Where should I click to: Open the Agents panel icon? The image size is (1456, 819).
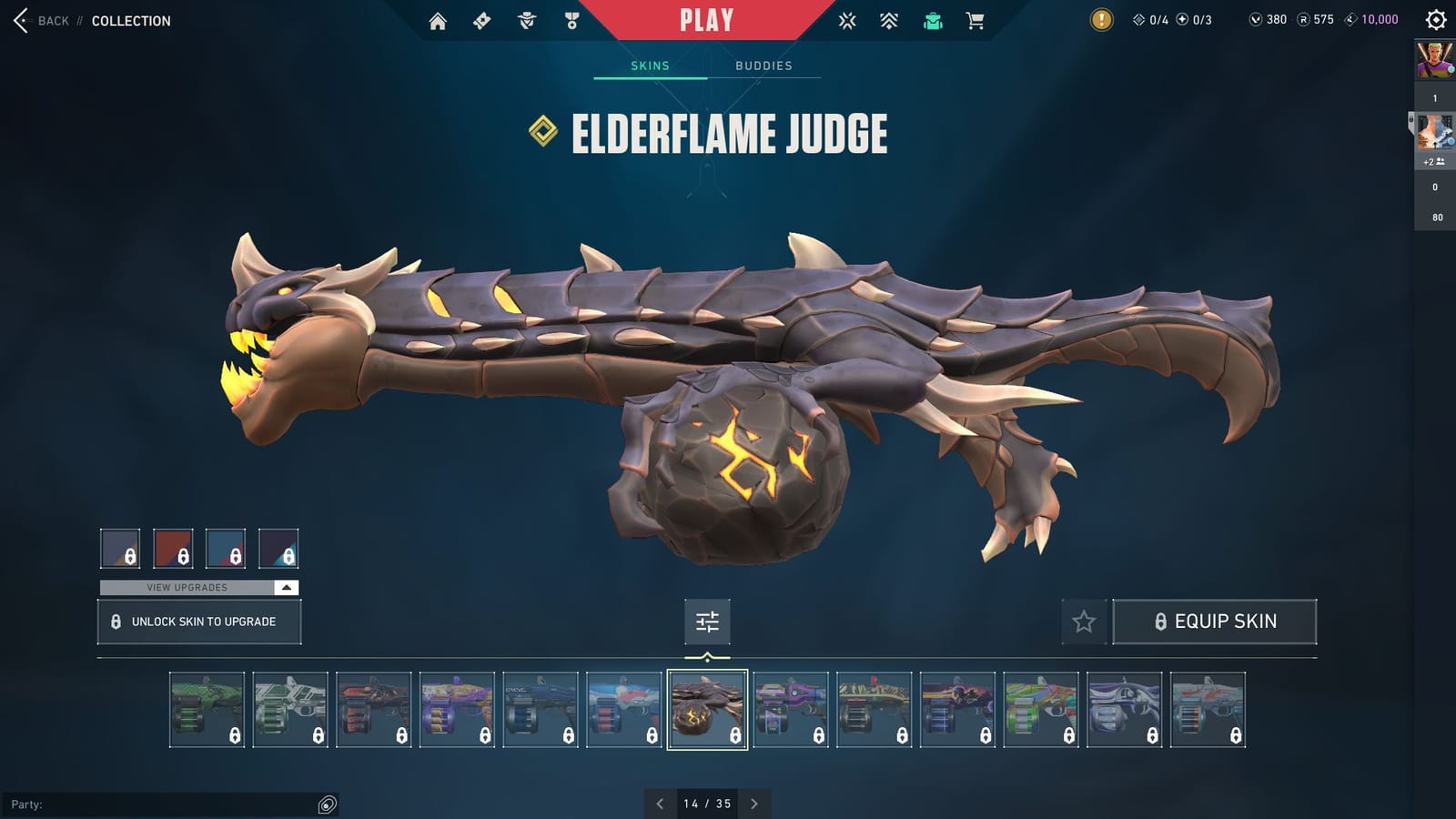pos(526,20)
